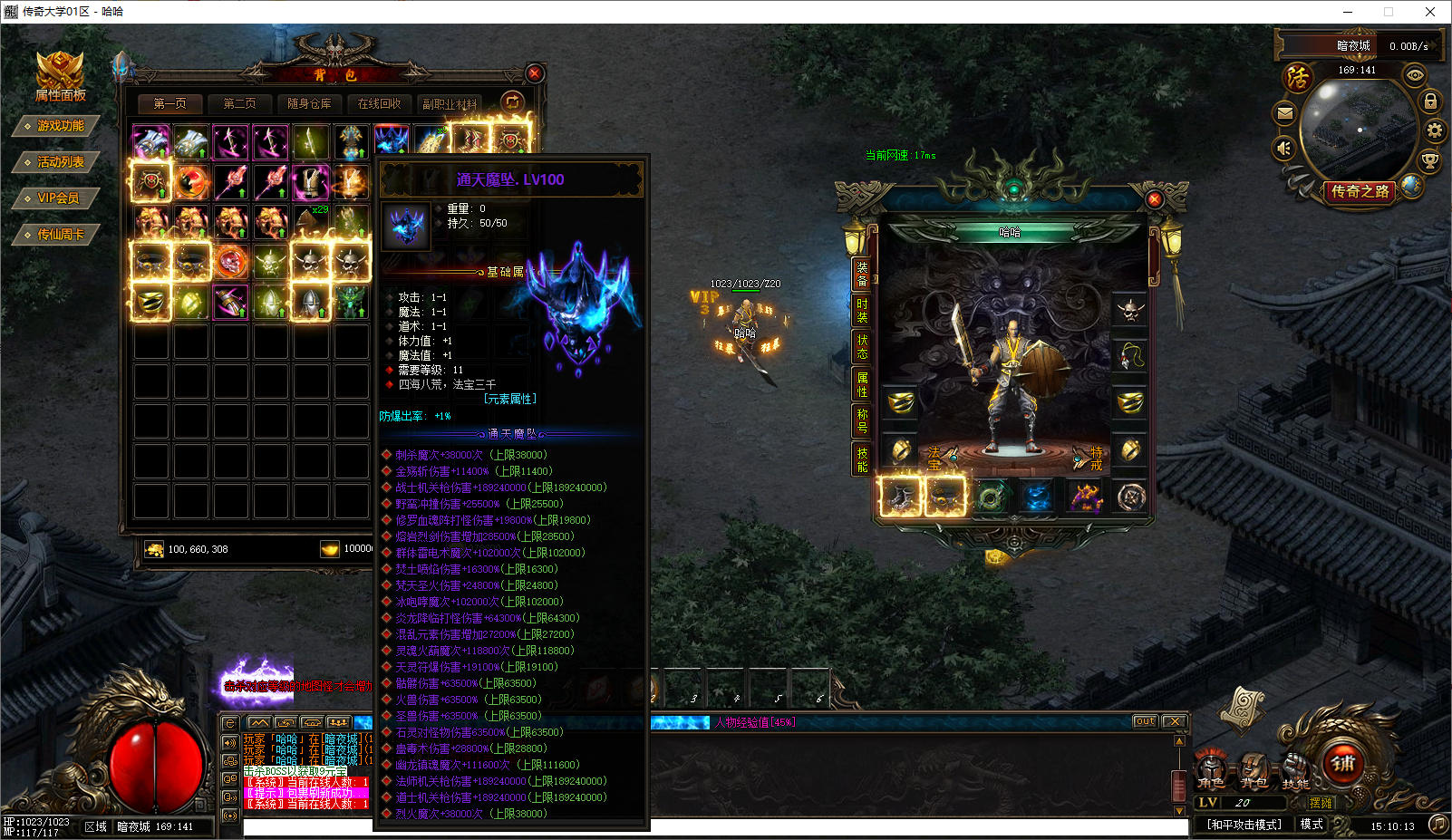The image size is (1452, 840).
Task: Click the bag sort arrows button
Action: coord(512,102)
